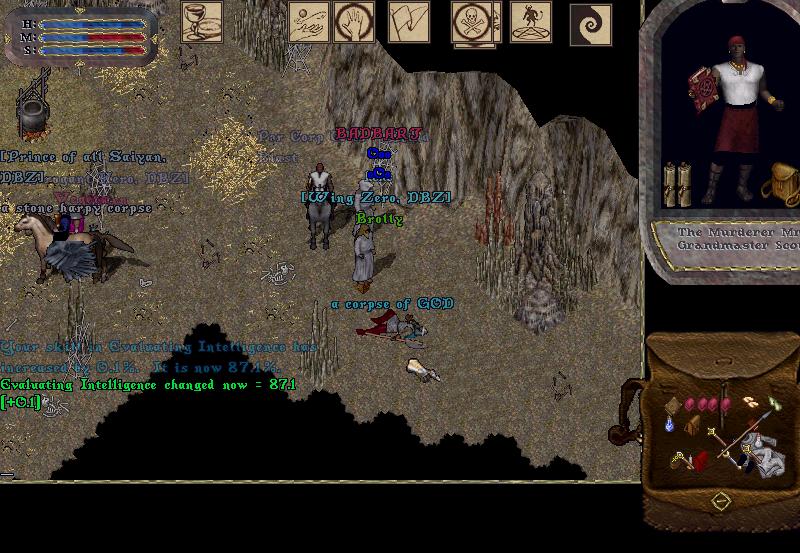This screenshot has height=553, width=800.
Task: Click the dark spiral swirl icon
Action: coord(590,24)
